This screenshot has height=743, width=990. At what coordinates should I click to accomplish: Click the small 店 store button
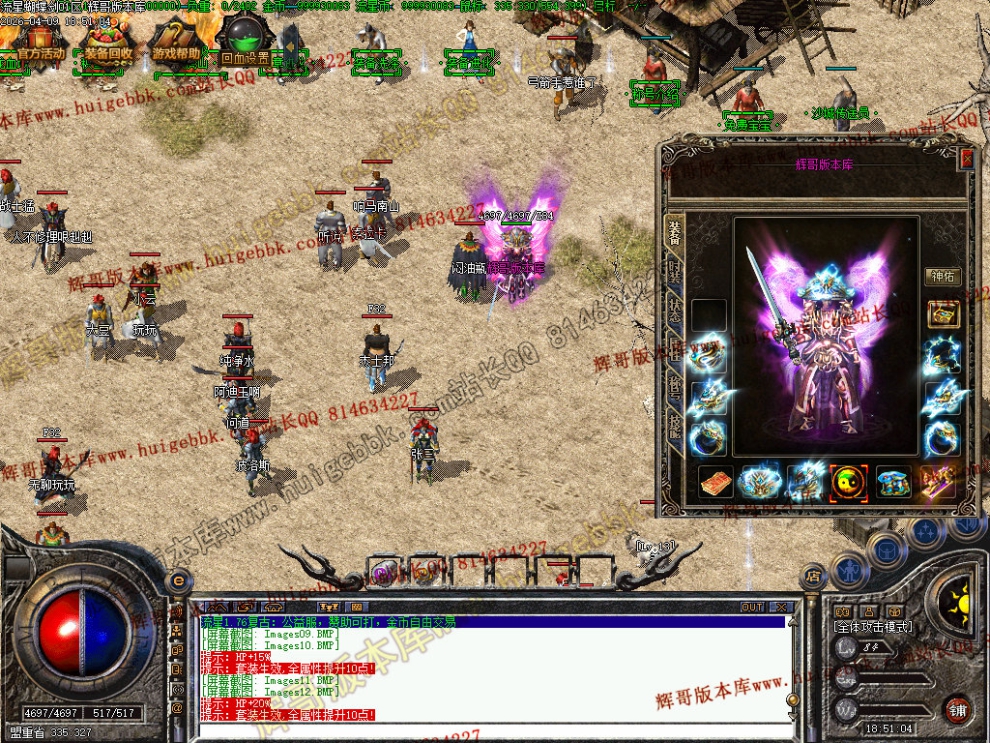point(813,576)
